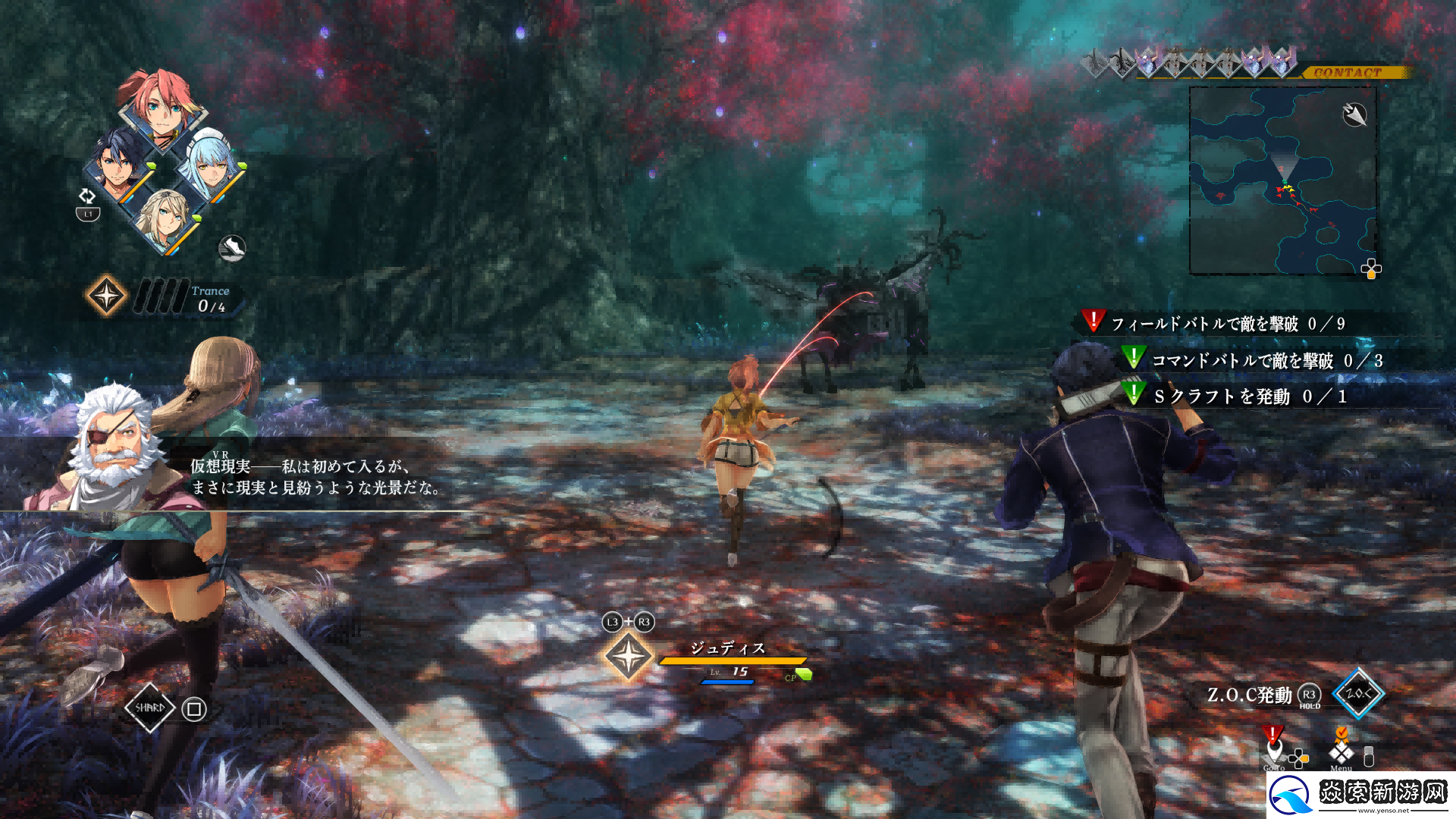This screenshot has width=1456, height=819.
Task: Trigger the SHARD diamond icon
Action: click(x=149, y=708)
